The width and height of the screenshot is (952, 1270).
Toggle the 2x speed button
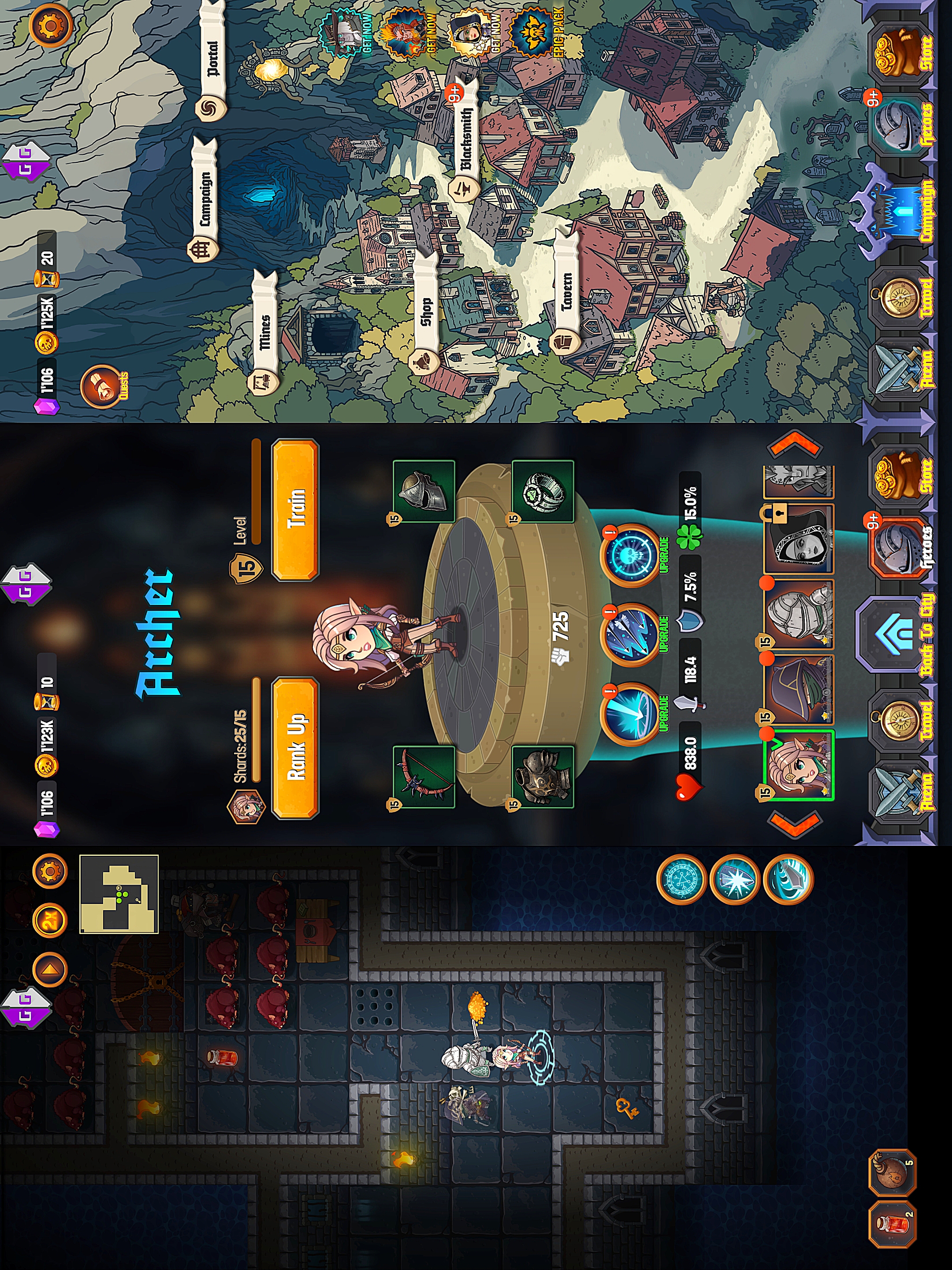51,920
